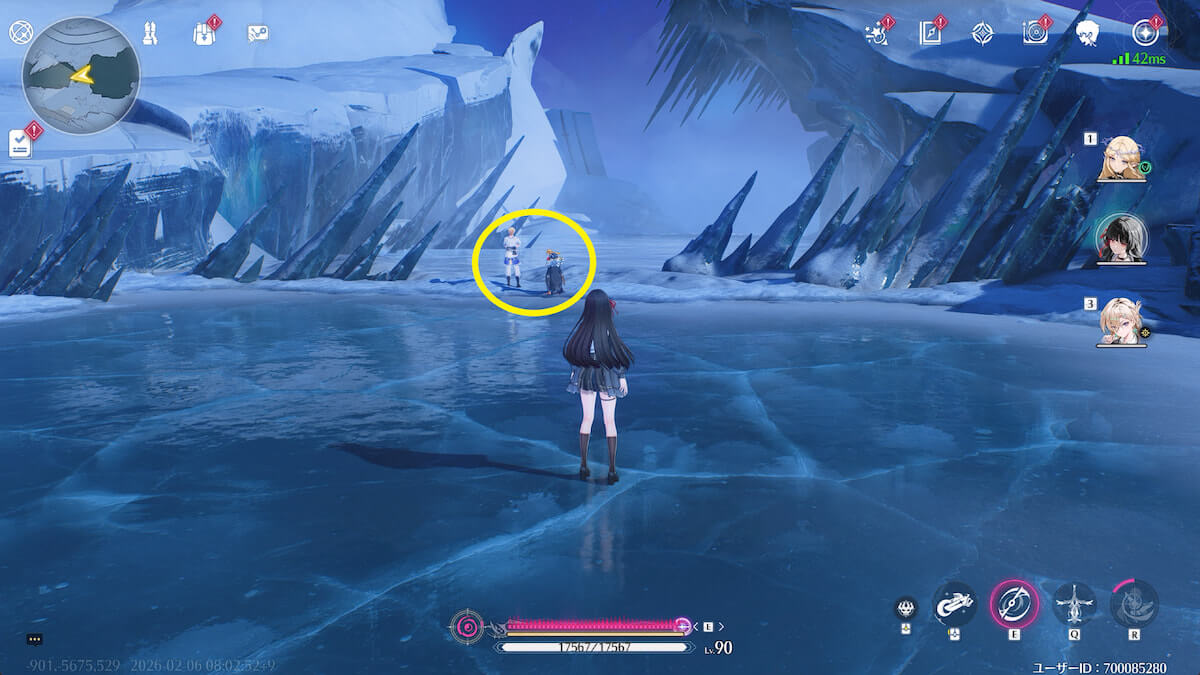Open the character head silhouette icon

click(x=1091, y=33)
